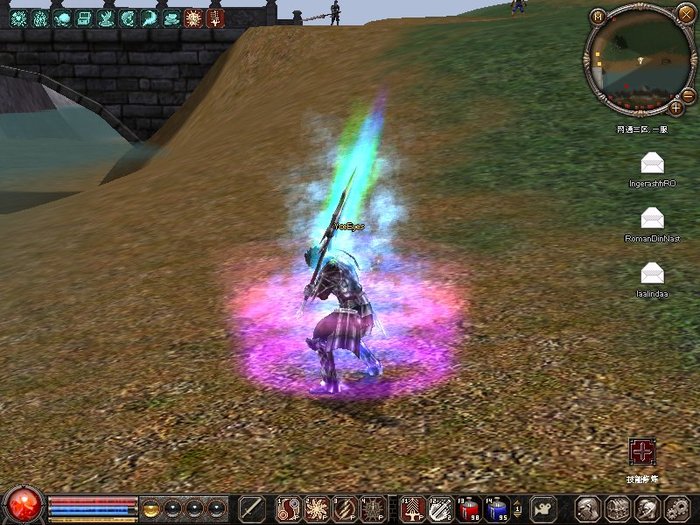Zoom in the minimap with plus button
Screen dimensions: 700x525
click(677, 106)
